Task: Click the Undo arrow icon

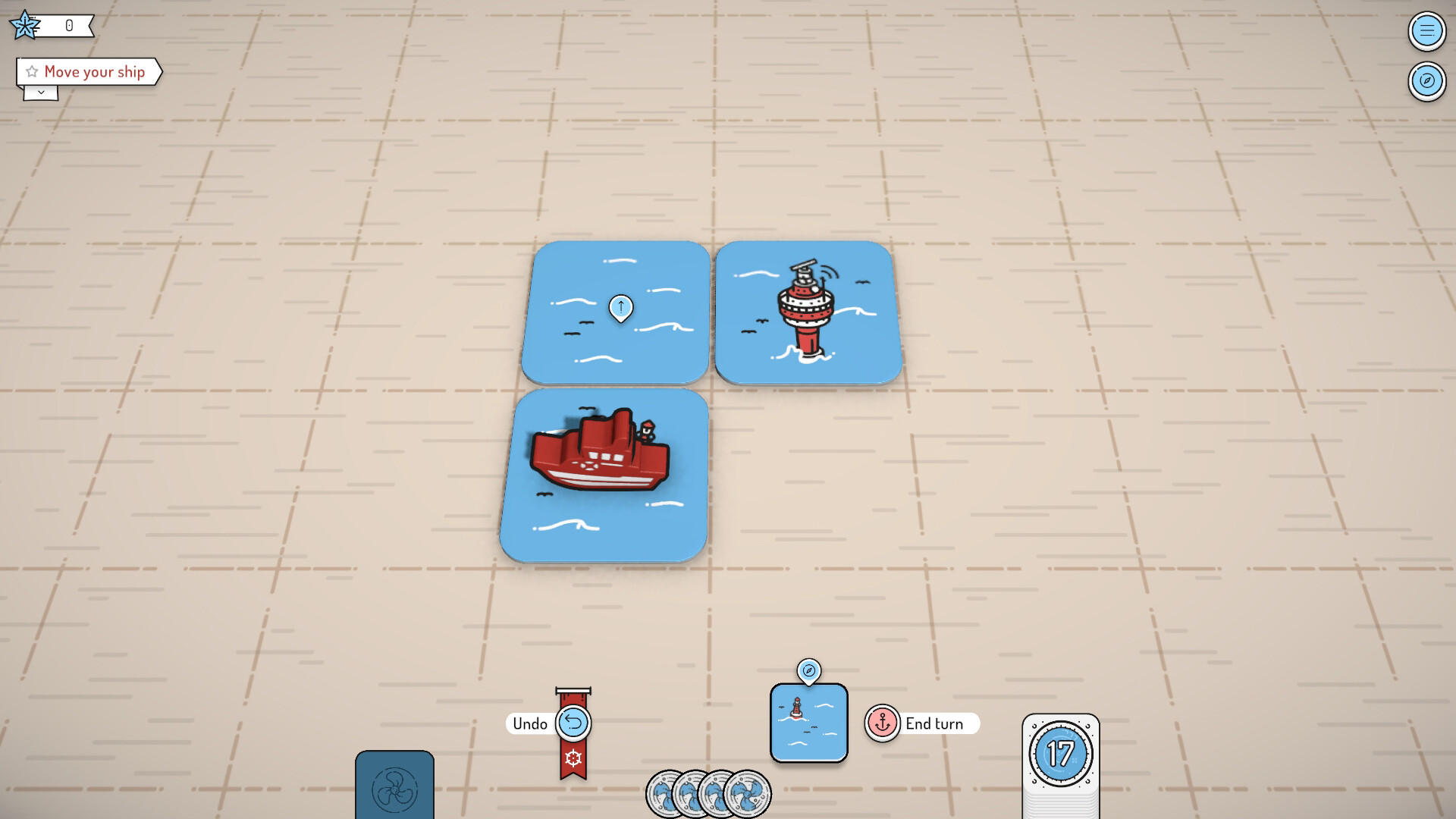Action: 574,723
